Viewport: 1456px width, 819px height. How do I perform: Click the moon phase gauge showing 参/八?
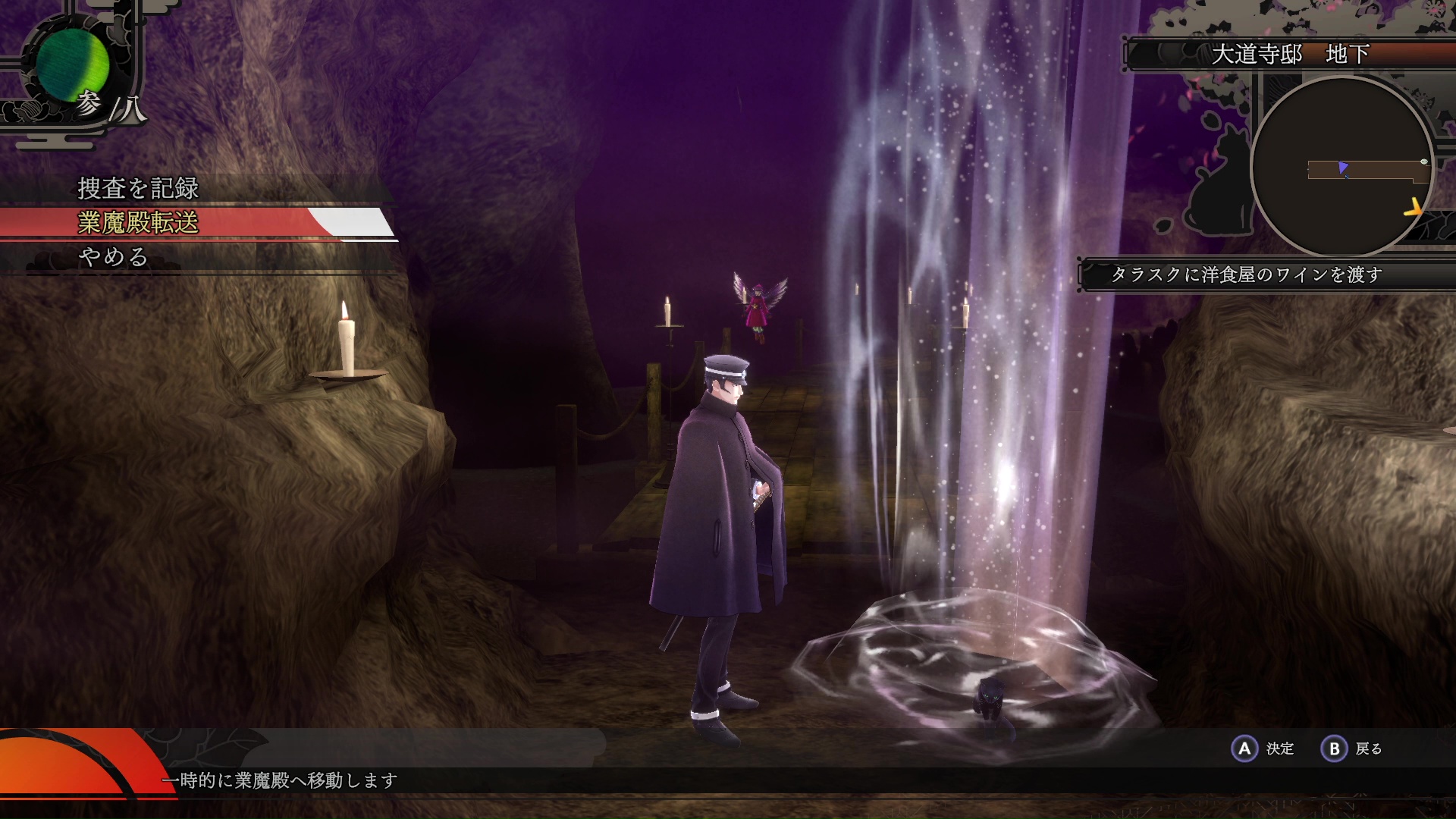coord(74,68)
